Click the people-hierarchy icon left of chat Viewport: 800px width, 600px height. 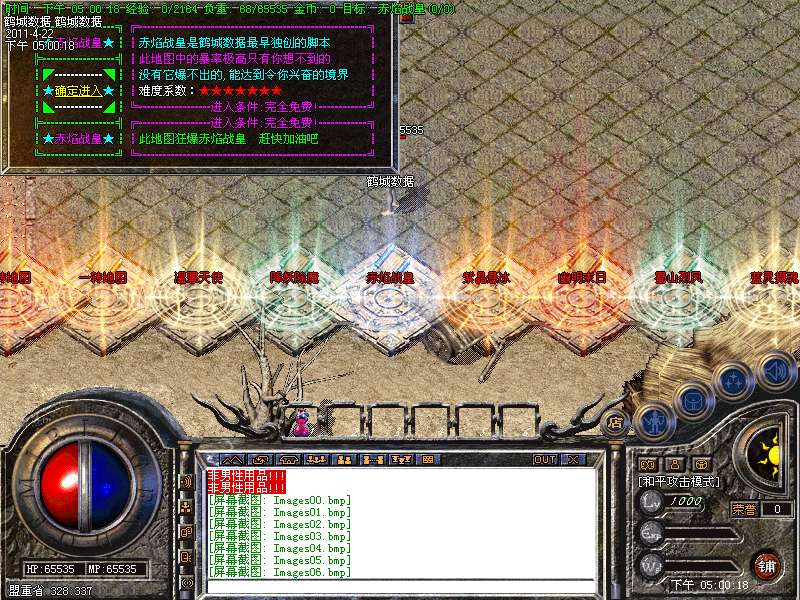click(x=186, y=507)
